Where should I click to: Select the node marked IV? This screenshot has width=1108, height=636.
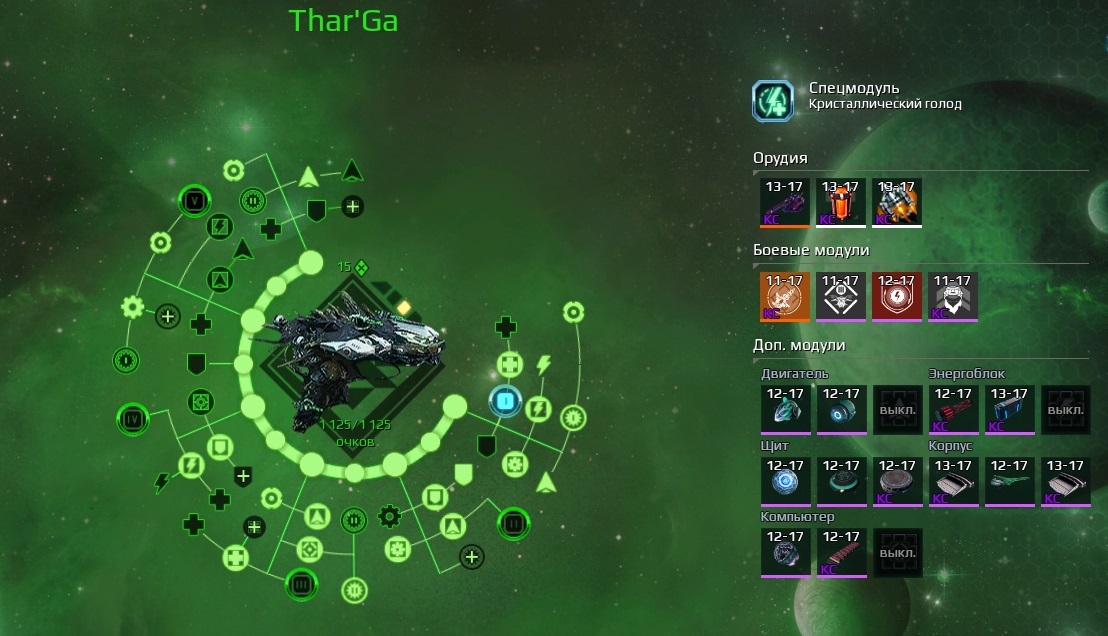(133, 417)
